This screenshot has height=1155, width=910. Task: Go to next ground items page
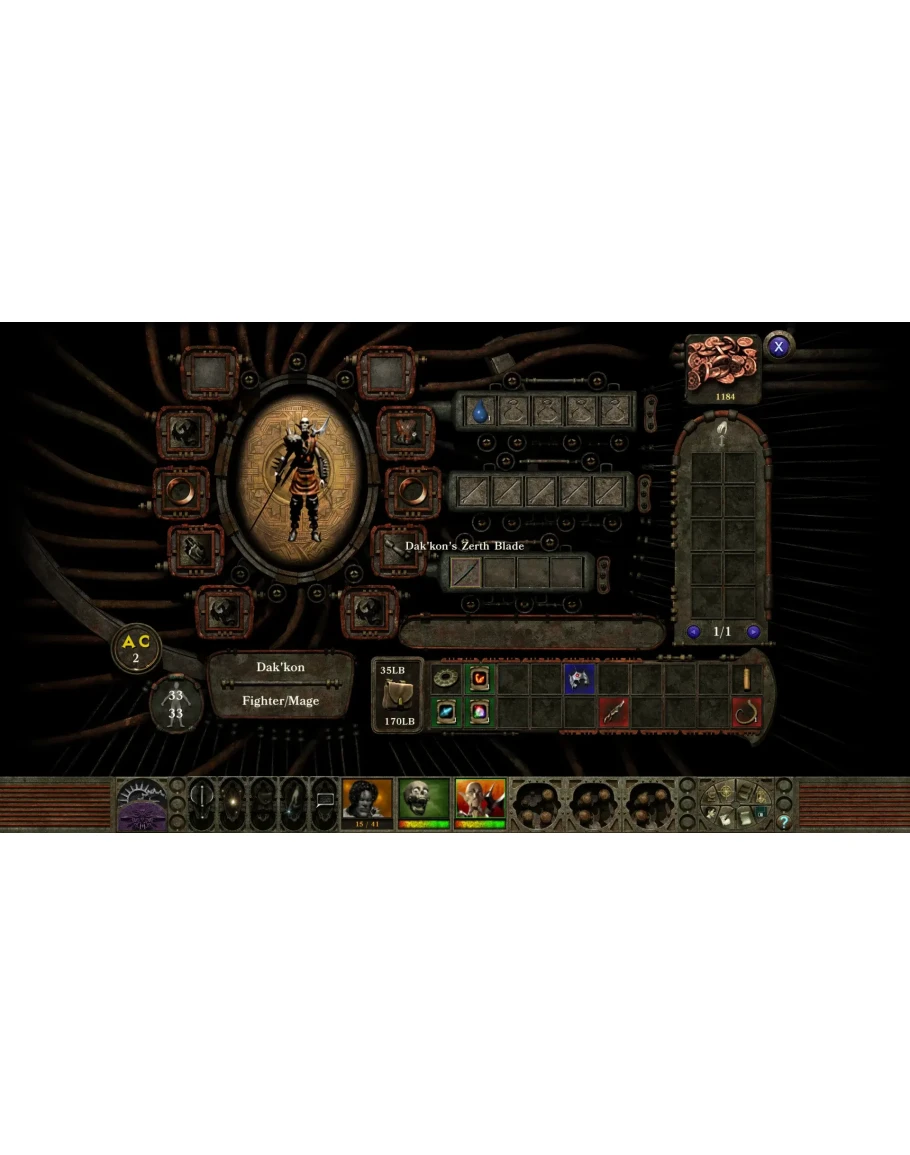pyautogui.click(x=753, y=632)
